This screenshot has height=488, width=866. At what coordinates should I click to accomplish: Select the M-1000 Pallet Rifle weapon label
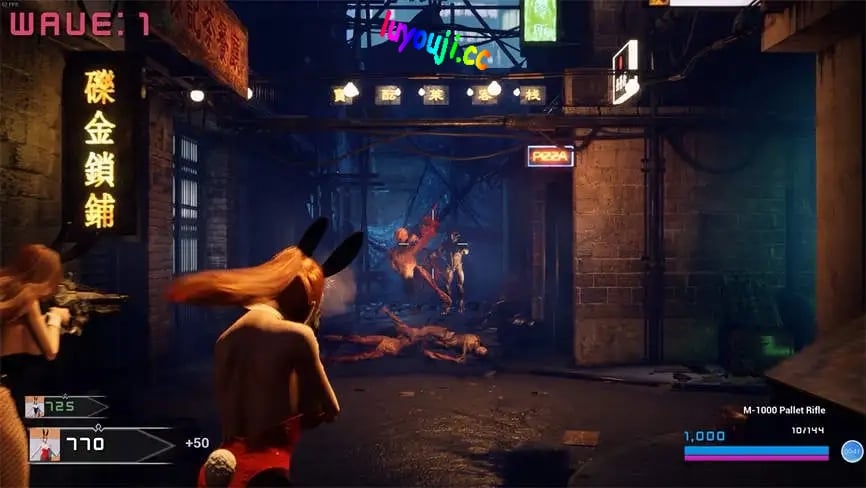786,410
